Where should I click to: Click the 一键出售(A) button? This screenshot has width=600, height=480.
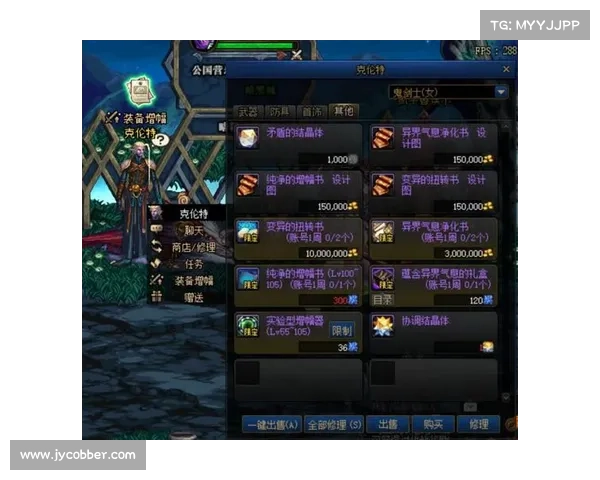coord(270,425)
